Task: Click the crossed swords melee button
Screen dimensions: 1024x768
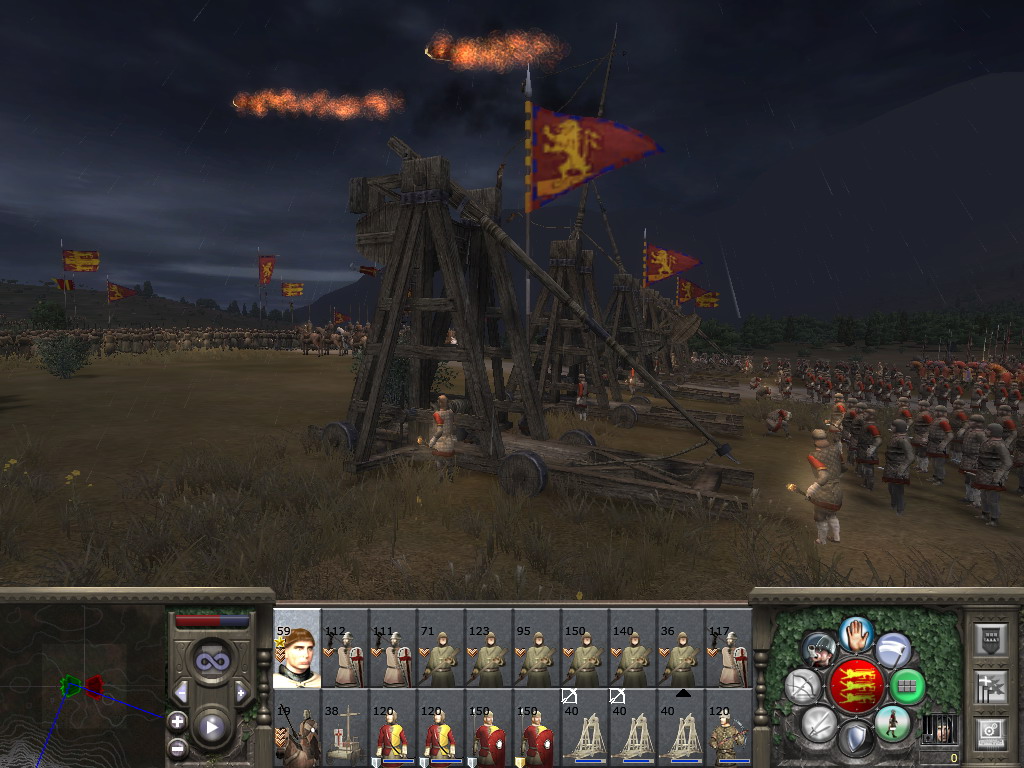Action: [x=819, y=723]
